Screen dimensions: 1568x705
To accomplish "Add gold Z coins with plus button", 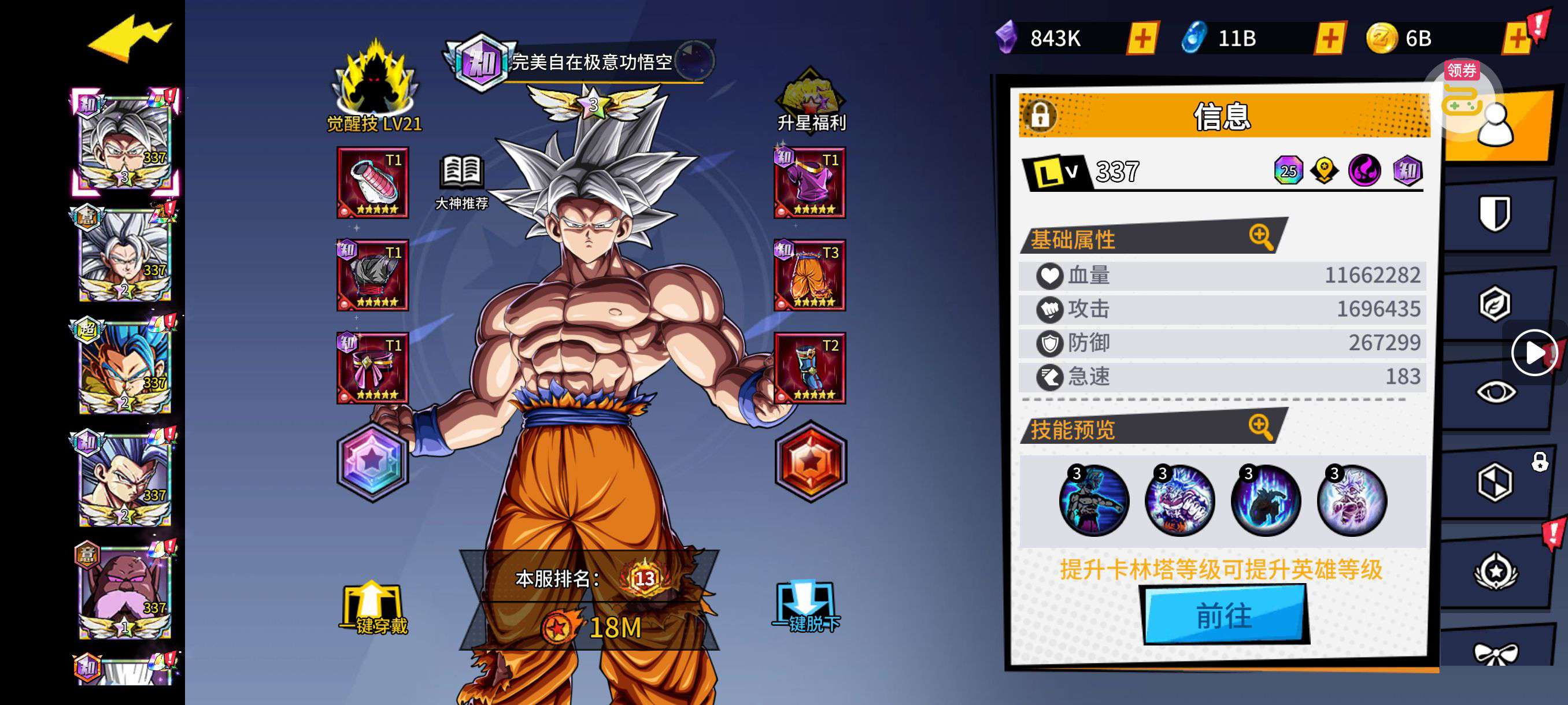I will click(1517, 39).
